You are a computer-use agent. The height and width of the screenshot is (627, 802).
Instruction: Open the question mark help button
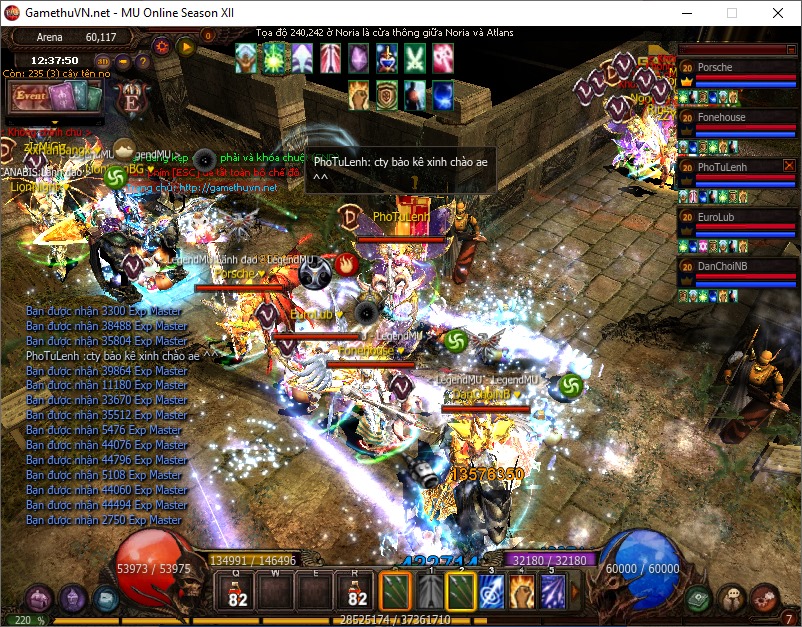point(141,61)
